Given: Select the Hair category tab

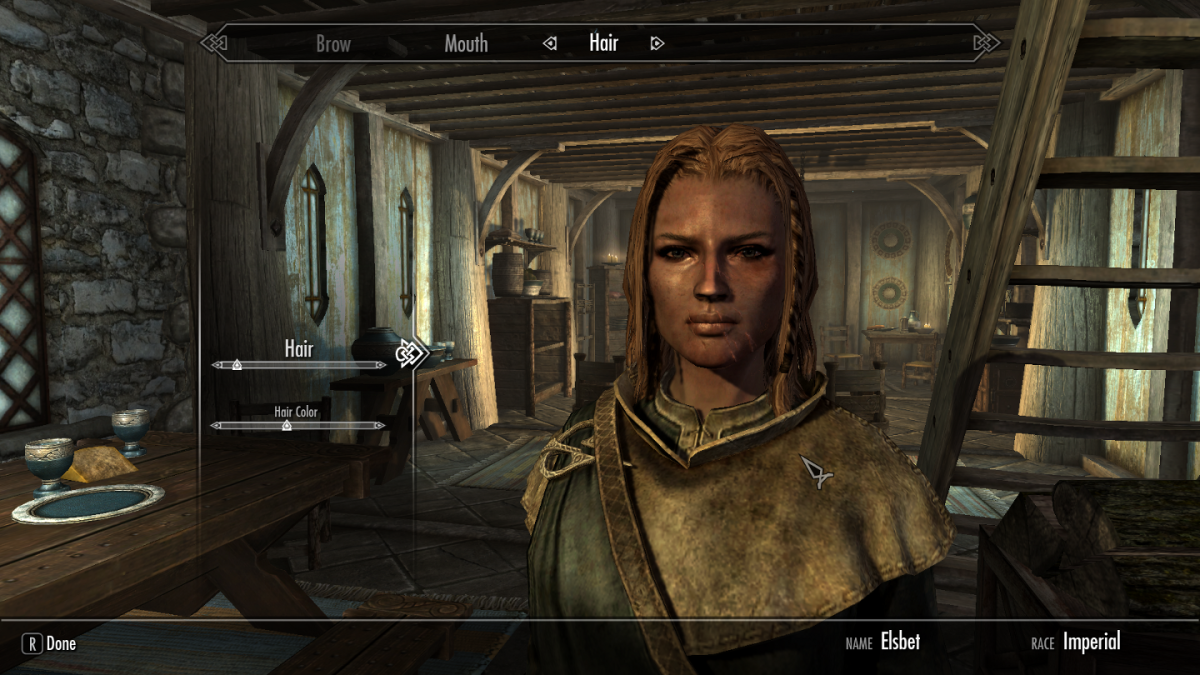Looking at the screenshot, I should (603, 43).
